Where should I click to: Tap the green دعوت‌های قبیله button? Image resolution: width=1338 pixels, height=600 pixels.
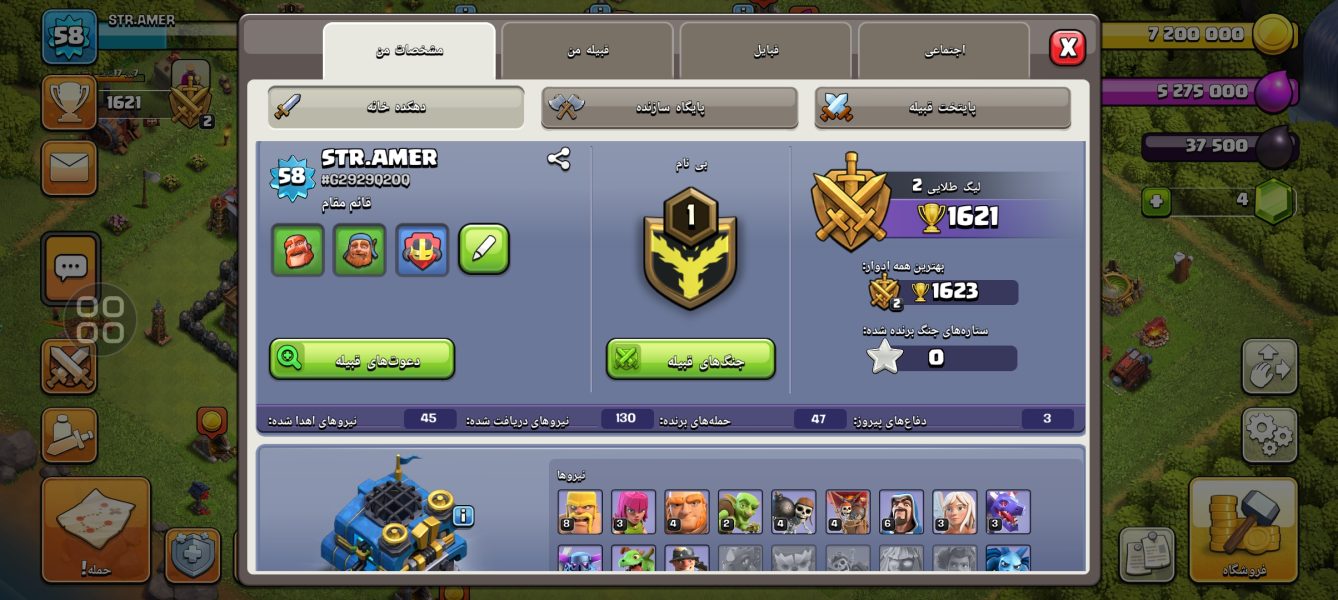pos(362,359)
